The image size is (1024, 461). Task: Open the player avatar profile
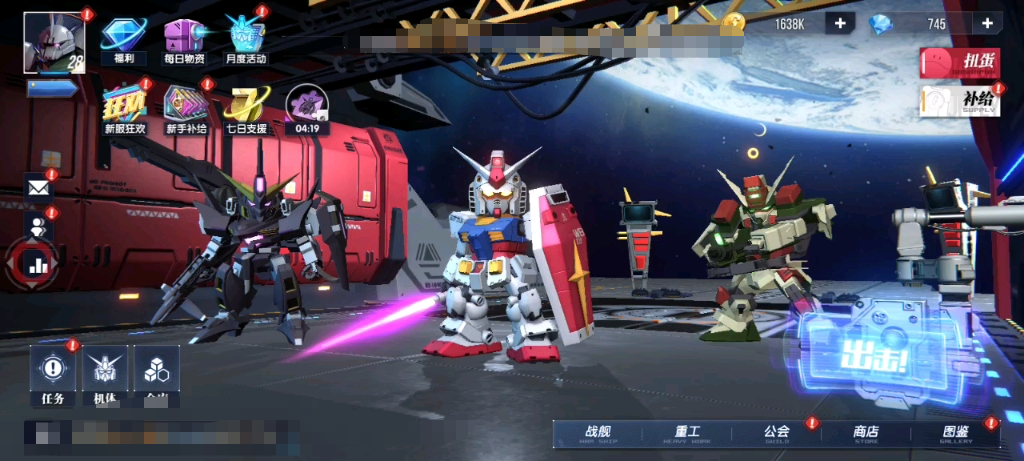pos(53,42)
